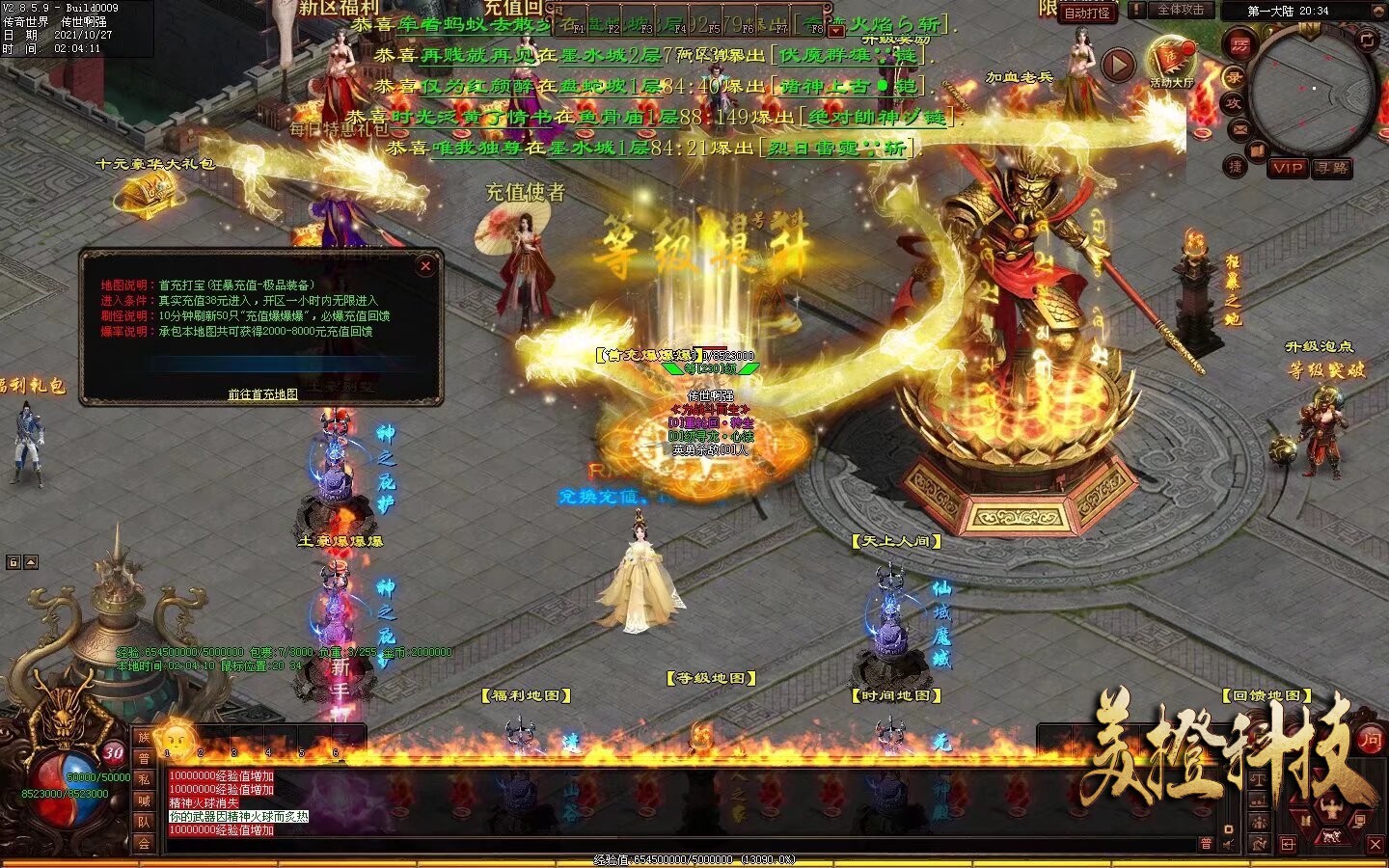This screenshot has height=868, width=1389.
Task: Open the 攻 round button beside minimap
Action: pos(1234,103)
